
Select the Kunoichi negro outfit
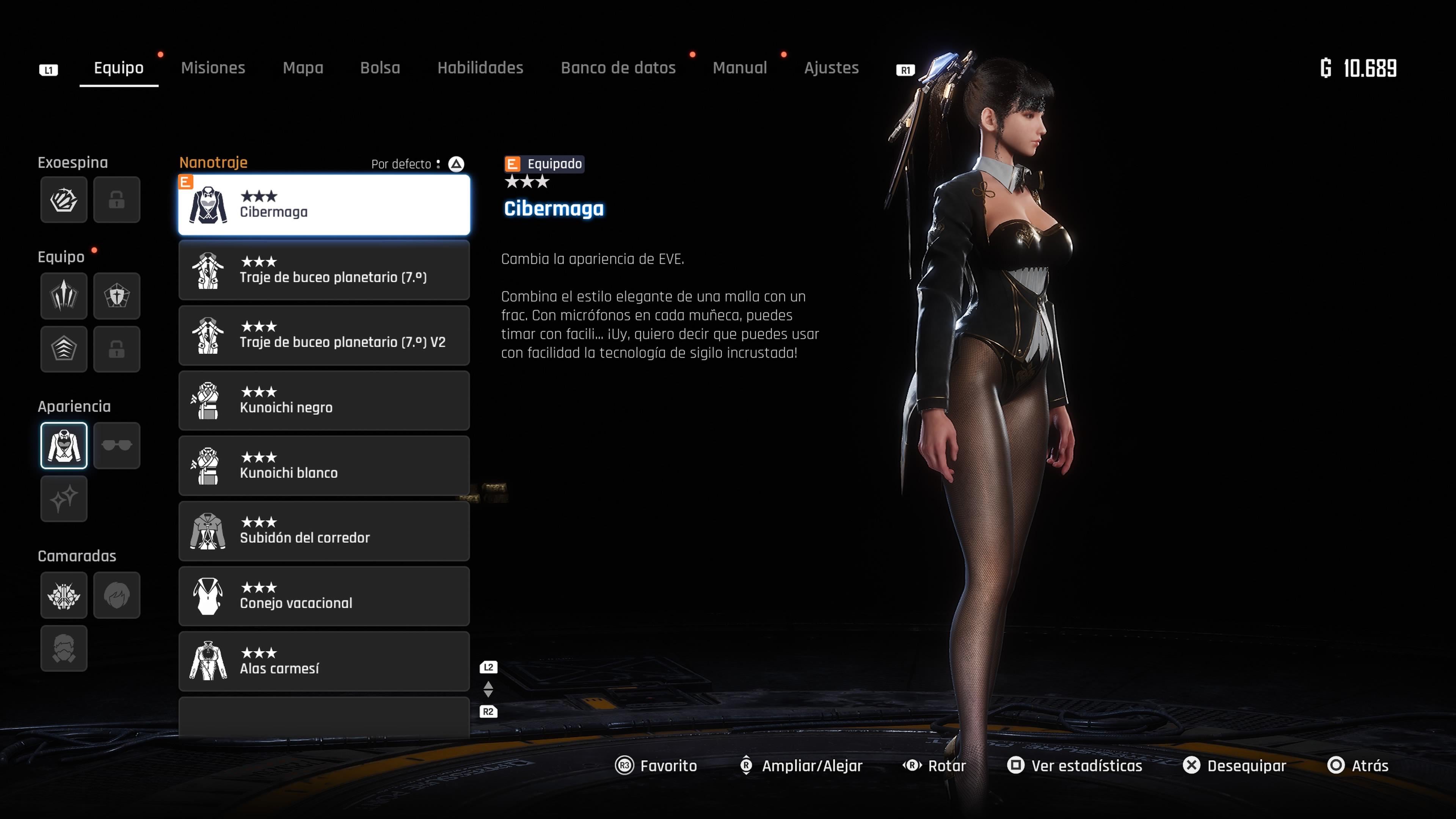(x=324, y=401)
